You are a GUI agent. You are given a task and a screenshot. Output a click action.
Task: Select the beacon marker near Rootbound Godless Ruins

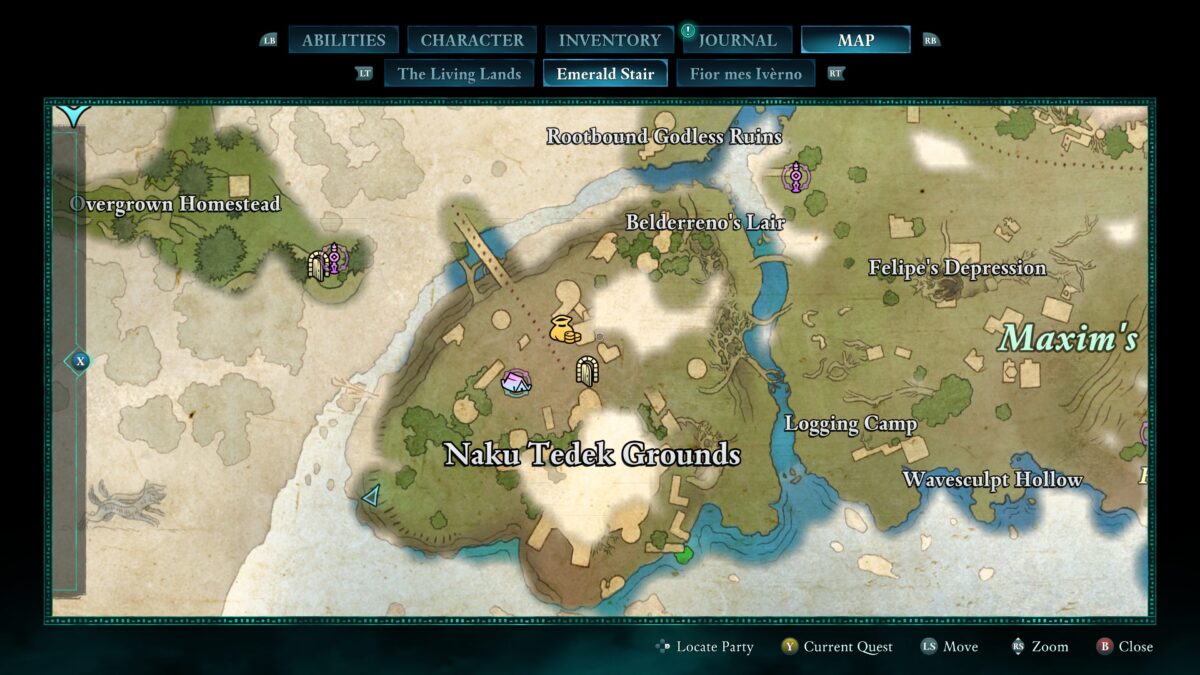tap(795, 178)
